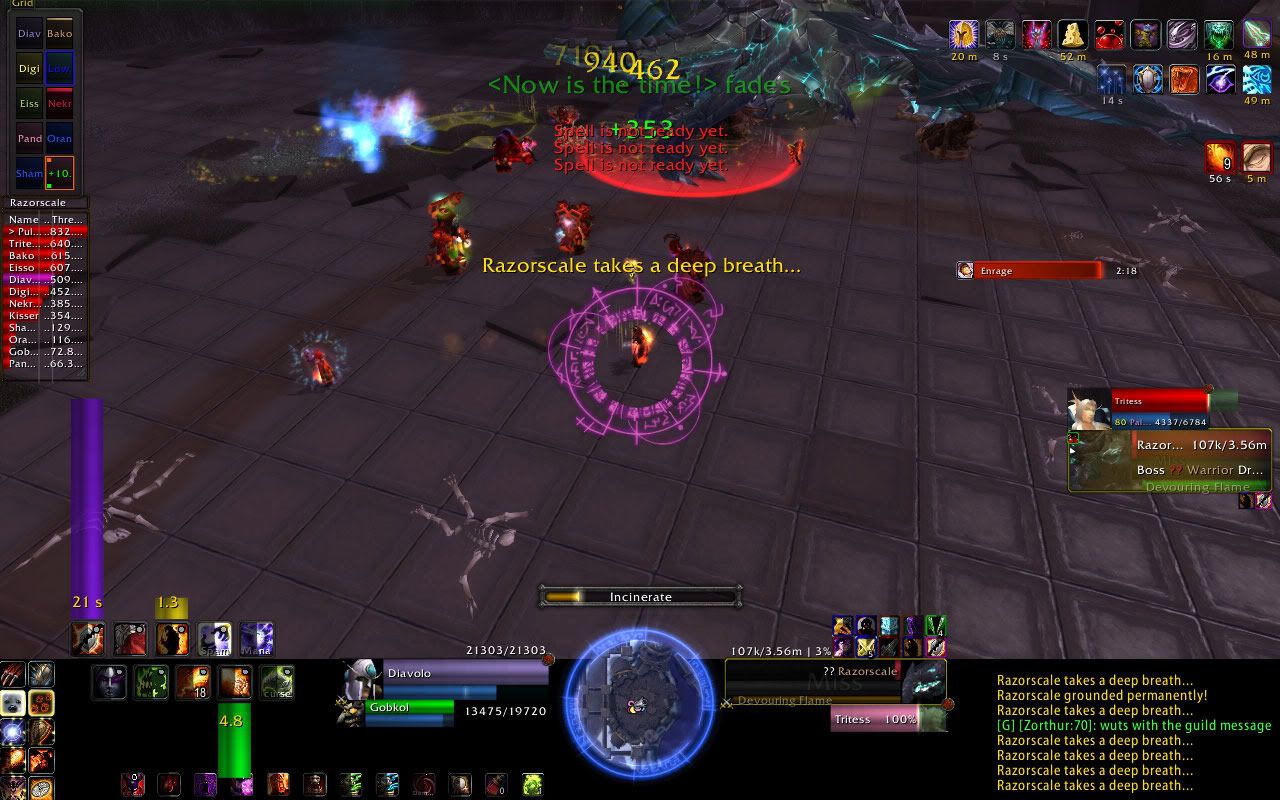Click the blue orb spell on the left action bar

click(x=12, y=732)
